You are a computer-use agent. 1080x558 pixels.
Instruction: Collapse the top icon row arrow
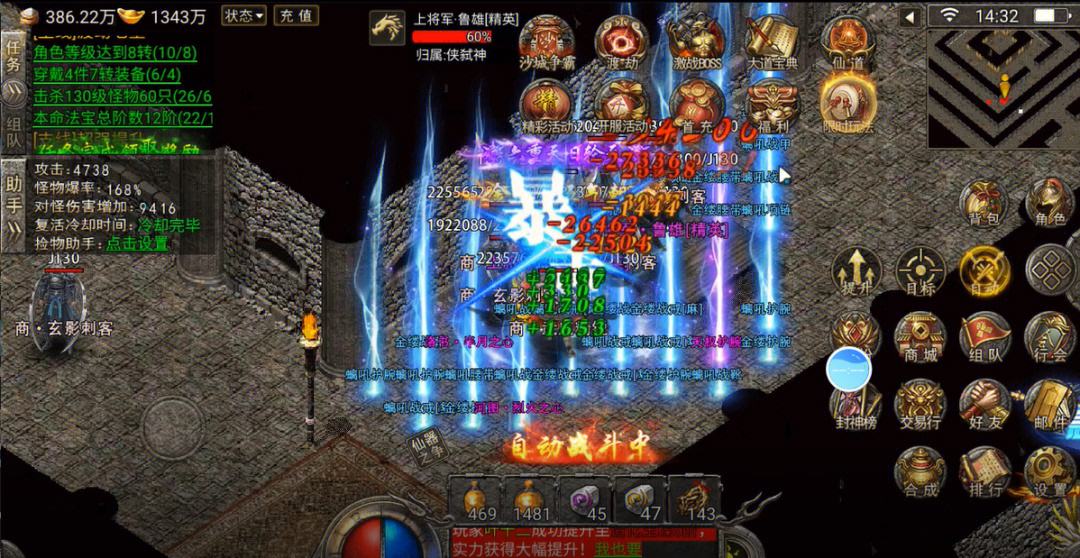pyautogui.click(x=910, y=17)
